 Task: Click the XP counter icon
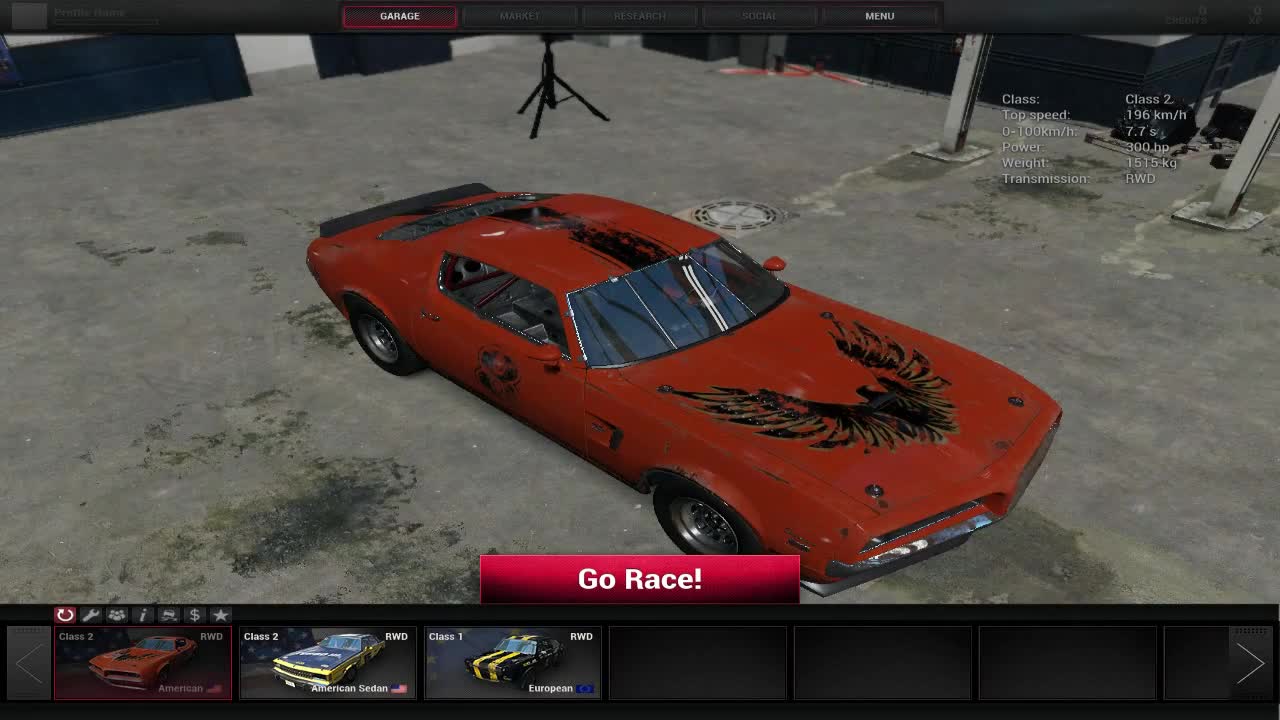pyautogui.click(x=1258, y=15)
